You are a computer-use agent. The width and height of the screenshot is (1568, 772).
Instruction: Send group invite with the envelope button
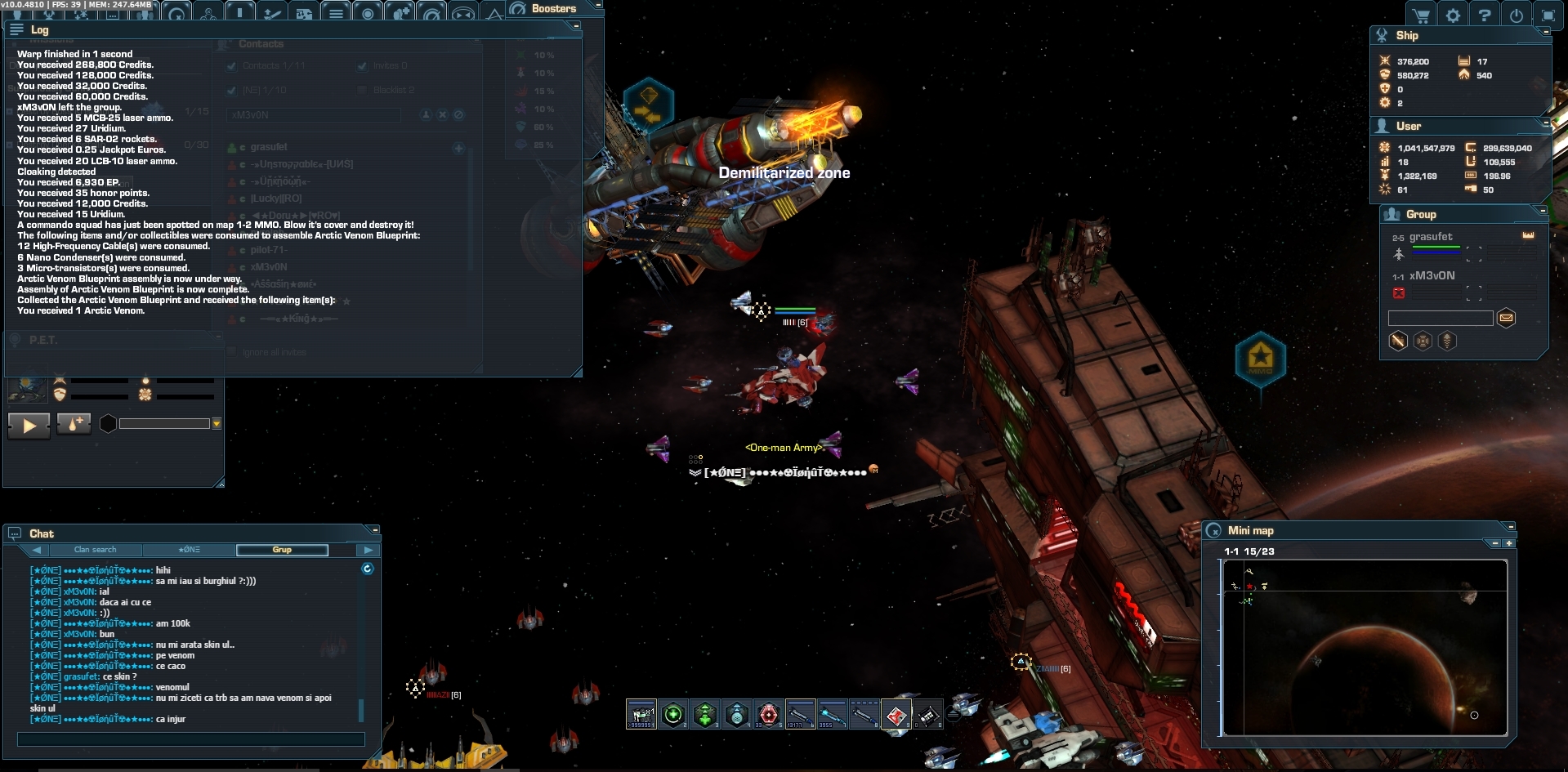pos(1506,318)
